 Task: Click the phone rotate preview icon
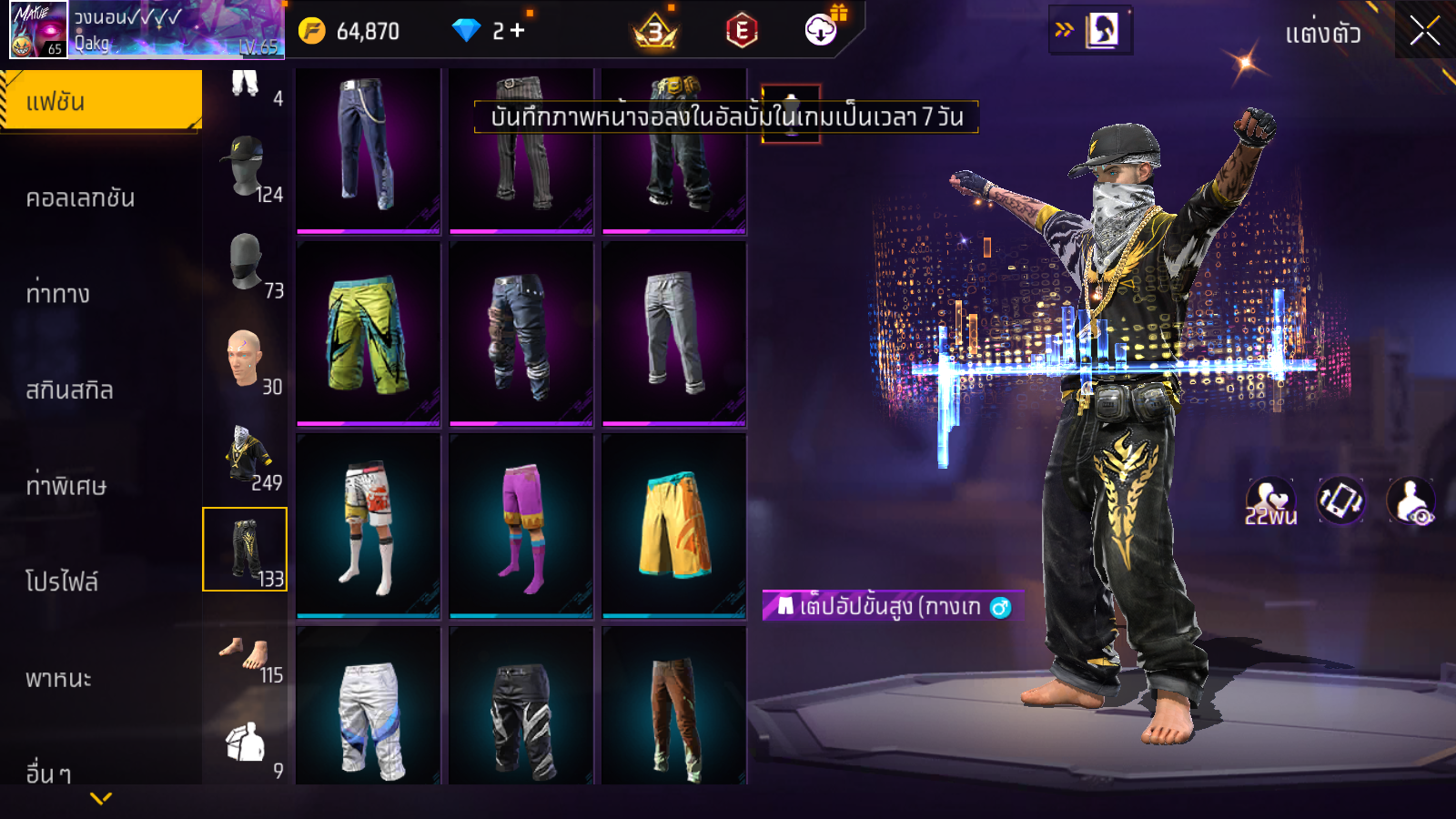tap(1340, 500)
